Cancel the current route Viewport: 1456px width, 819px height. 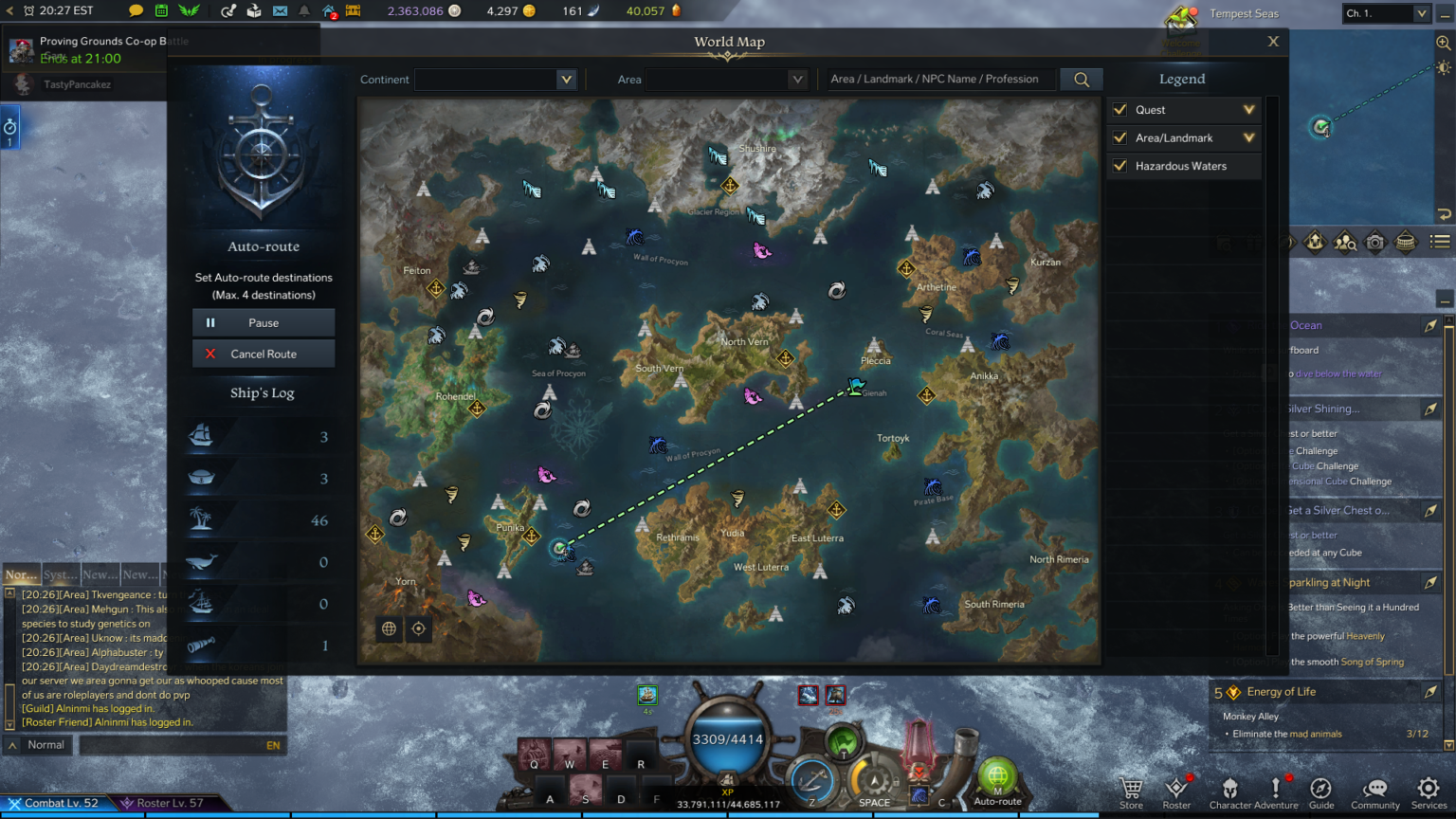264,354
